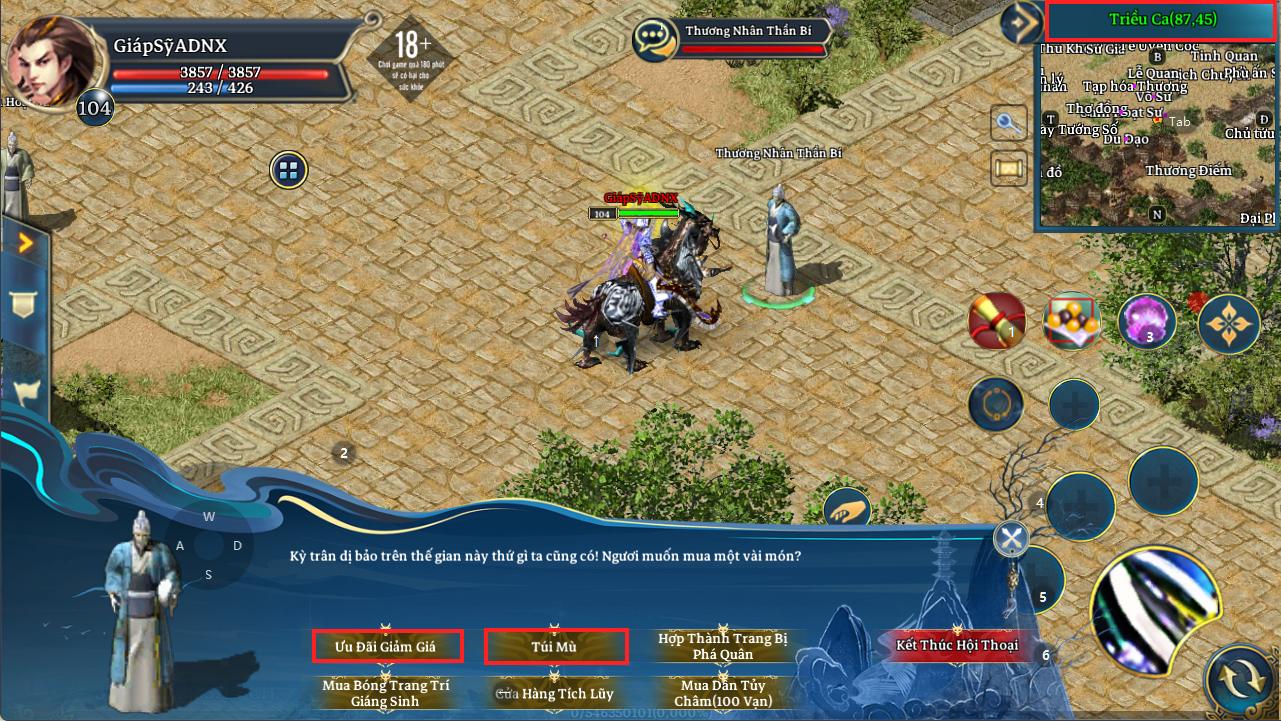Collapse the minimap with the arrow button
The width and height of the screenshot is (1281, 721).
(1022, 21)
